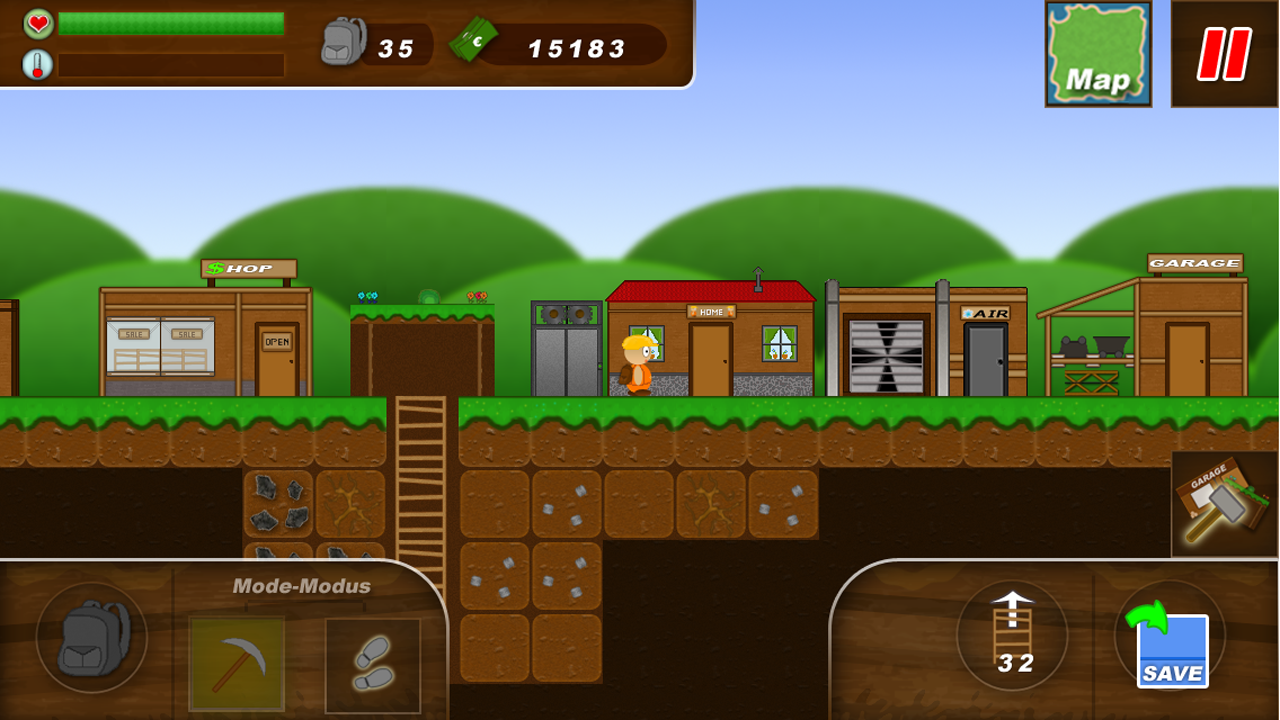Open the Map
The image size is (1280, 720).
(1097, 50)
